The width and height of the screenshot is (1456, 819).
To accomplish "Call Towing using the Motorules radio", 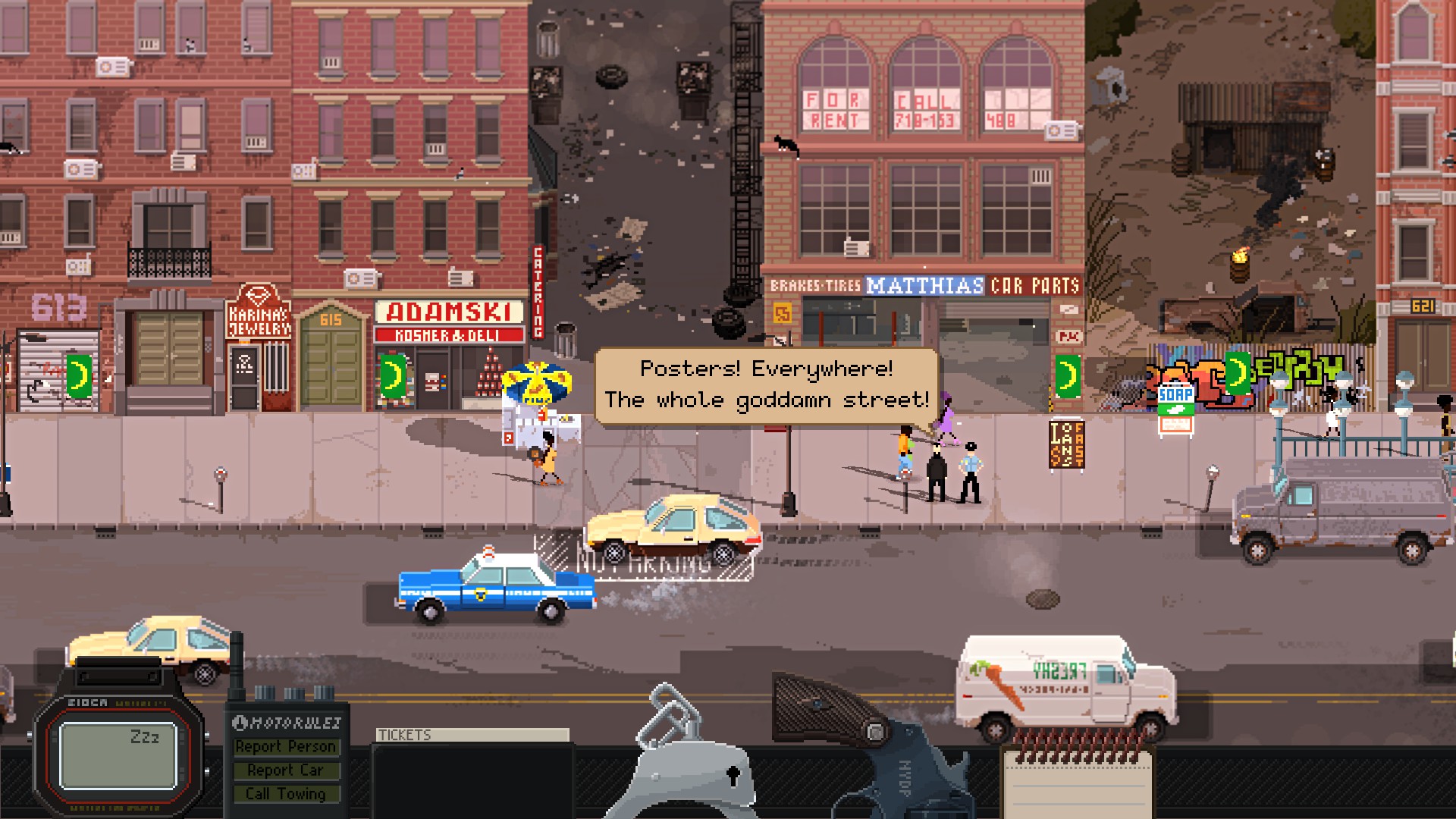I will click(x=286, y=794).
